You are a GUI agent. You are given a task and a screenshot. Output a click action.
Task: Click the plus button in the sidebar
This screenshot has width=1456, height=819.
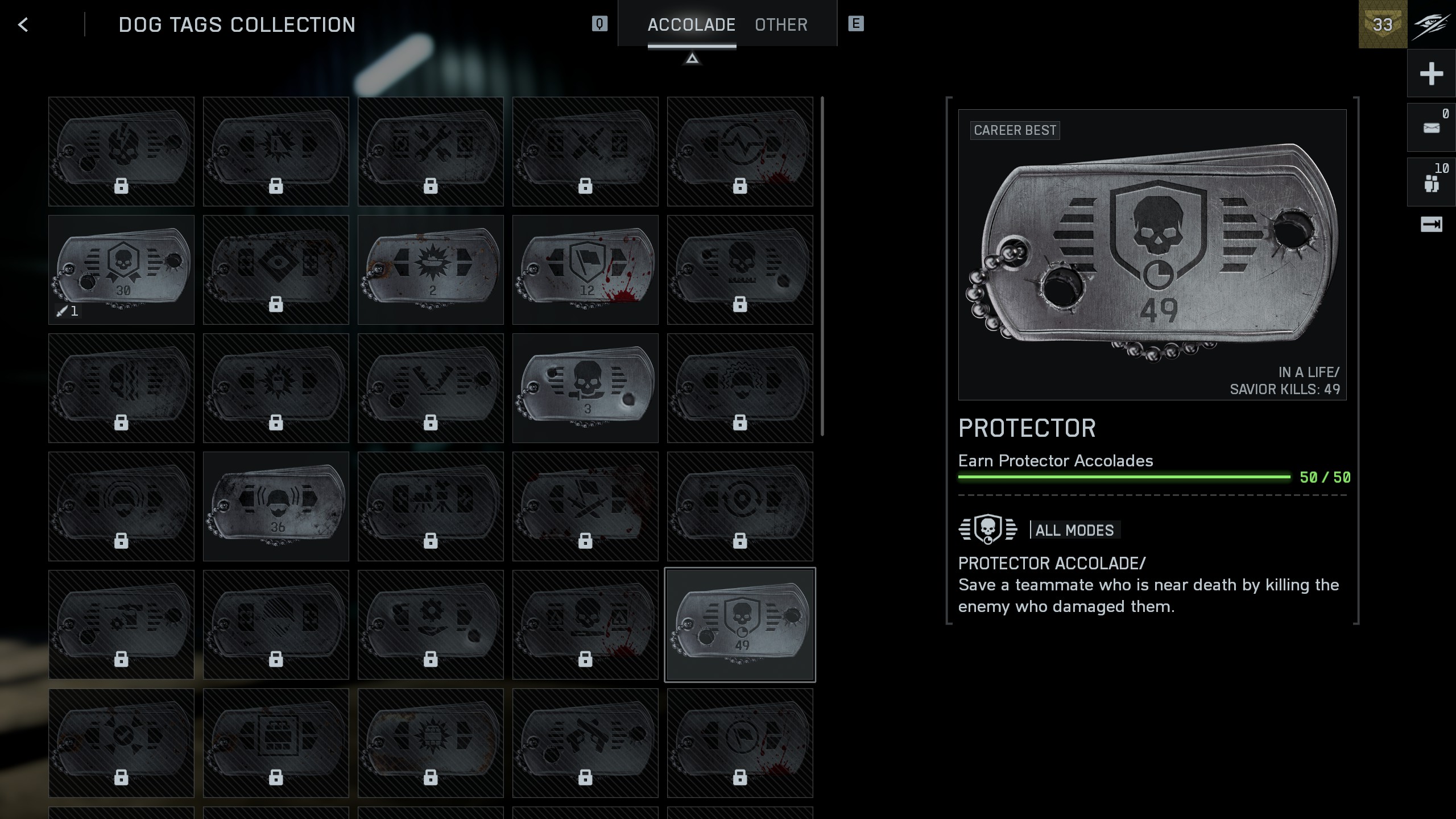pos(1431,74)
